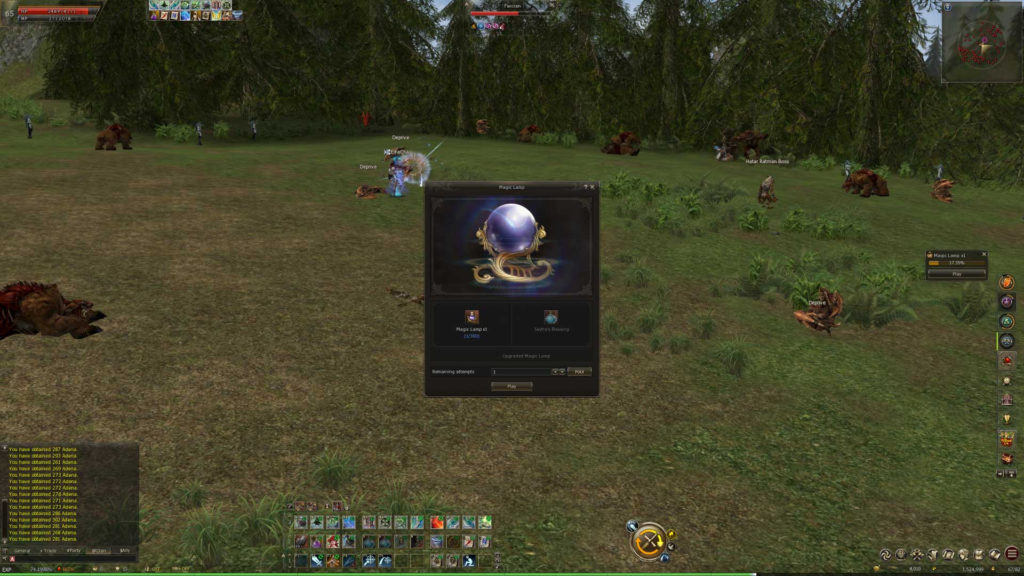Click the crossed swords auto-hunt button
The image size is (1024, 576).
pos(649,542)
